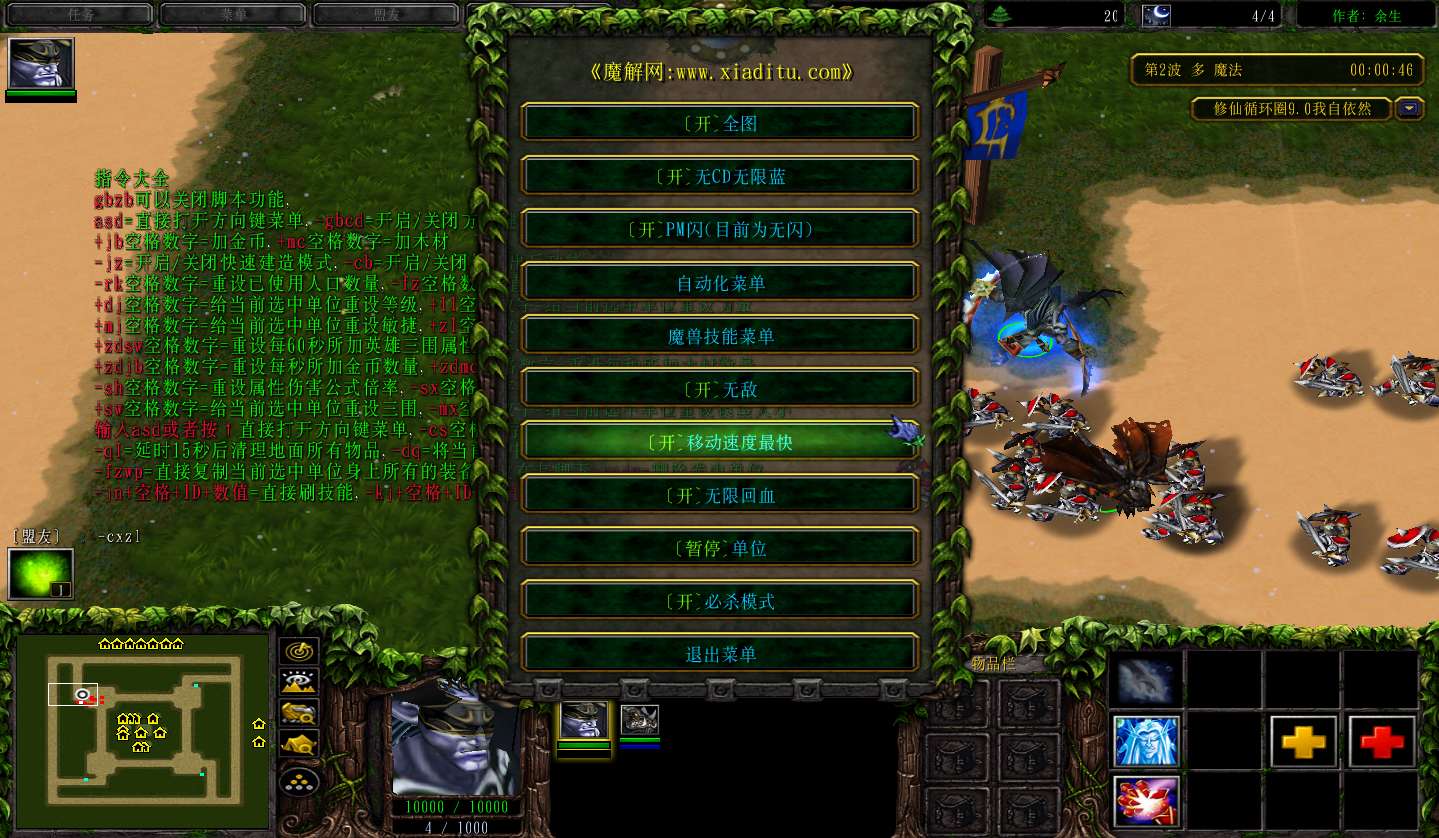The height and width of the screenshot is (838, 1439).
Task: Activate the yellow cross ability icon
Action: coord(1303,741)
